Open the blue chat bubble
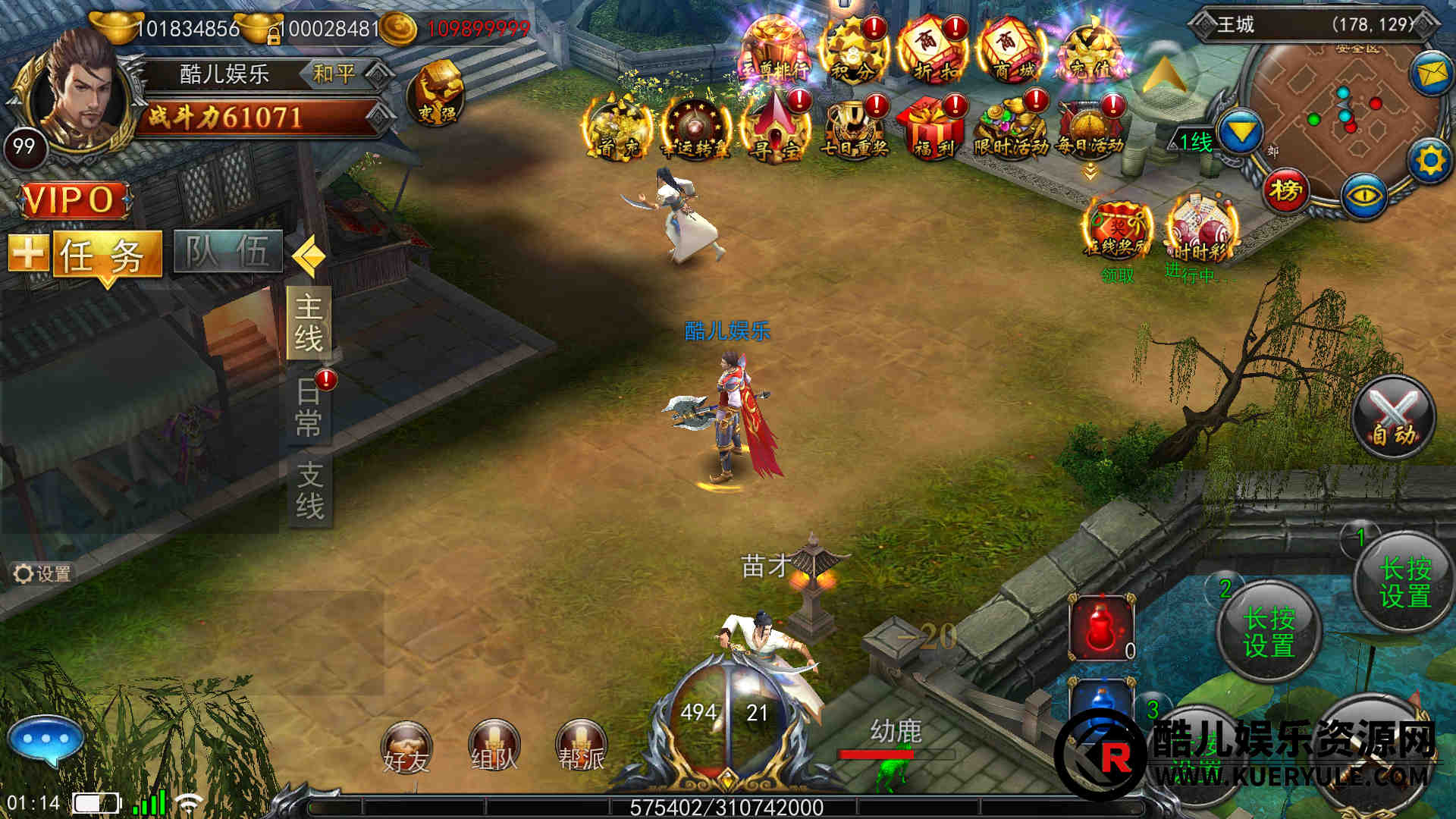The width and height of the screenshot is (1456, 819). click(45, 739)
